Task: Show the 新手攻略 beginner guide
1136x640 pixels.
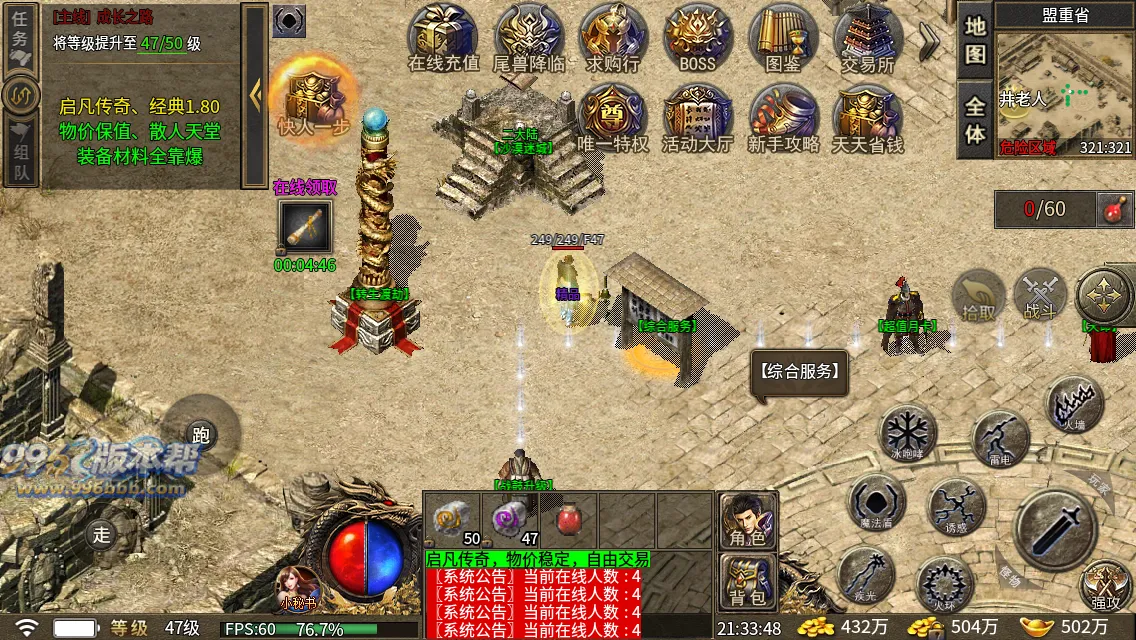Action: [x=783, y=119]
